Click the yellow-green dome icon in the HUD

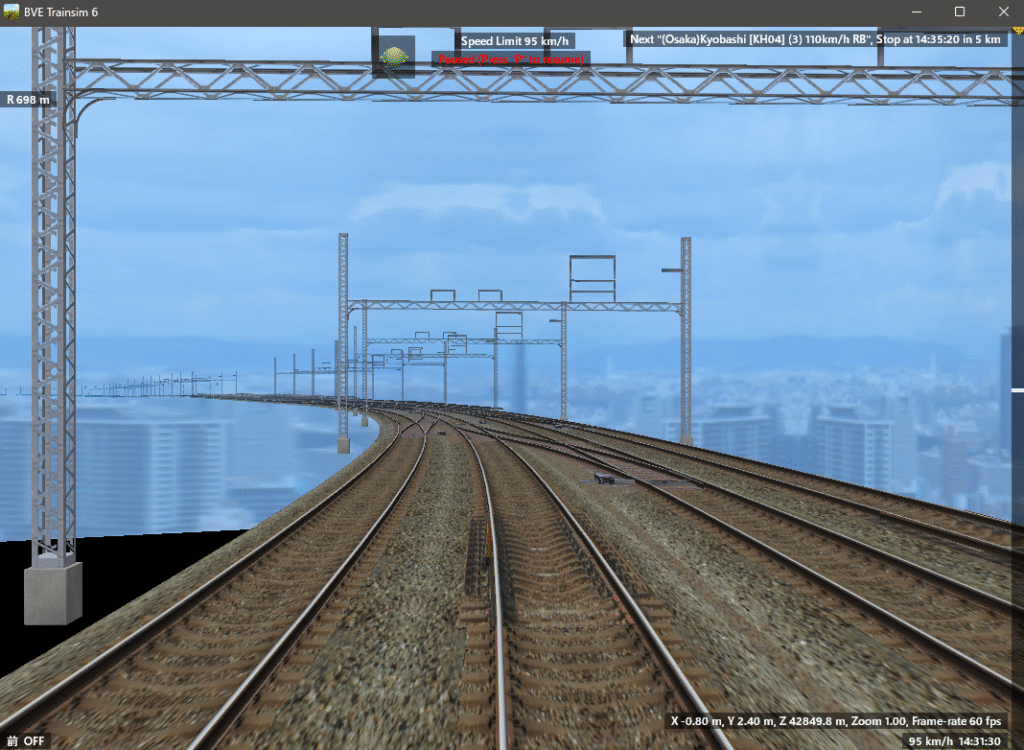[394, 57]
